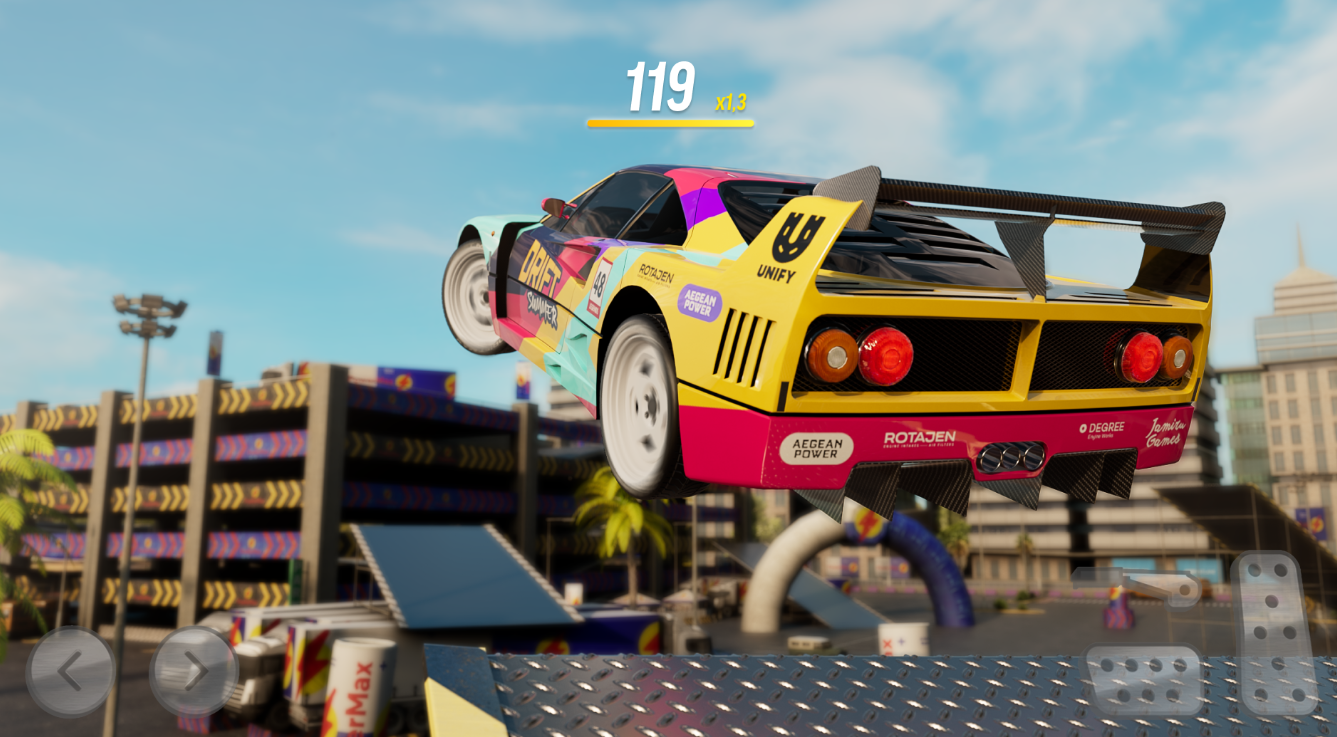1337x737 pixels.
Task: Hit the wide brake pedal
Action: click(1143, 680)
